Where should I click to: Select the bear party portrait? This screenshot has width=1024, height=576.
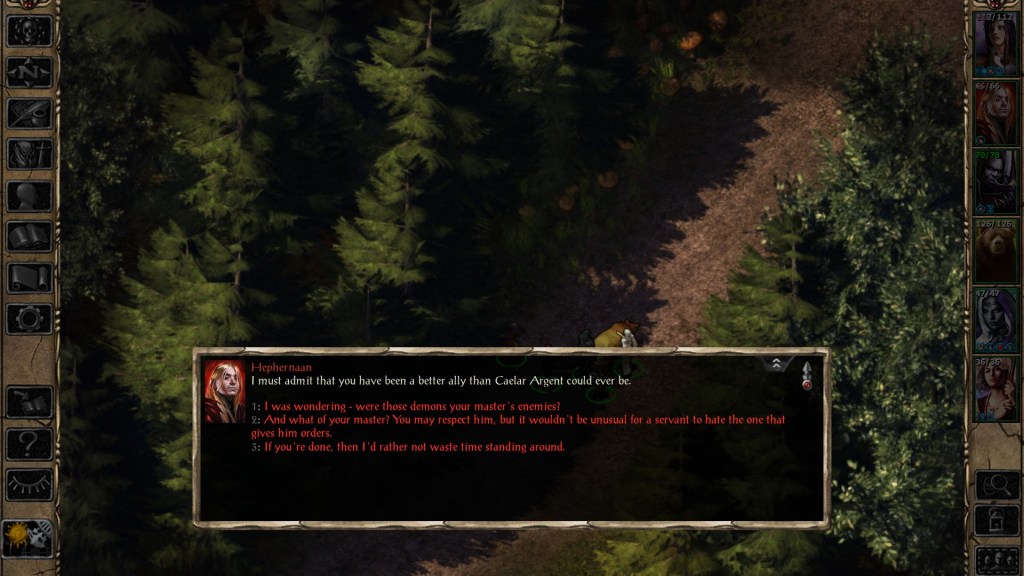[995, 251]
